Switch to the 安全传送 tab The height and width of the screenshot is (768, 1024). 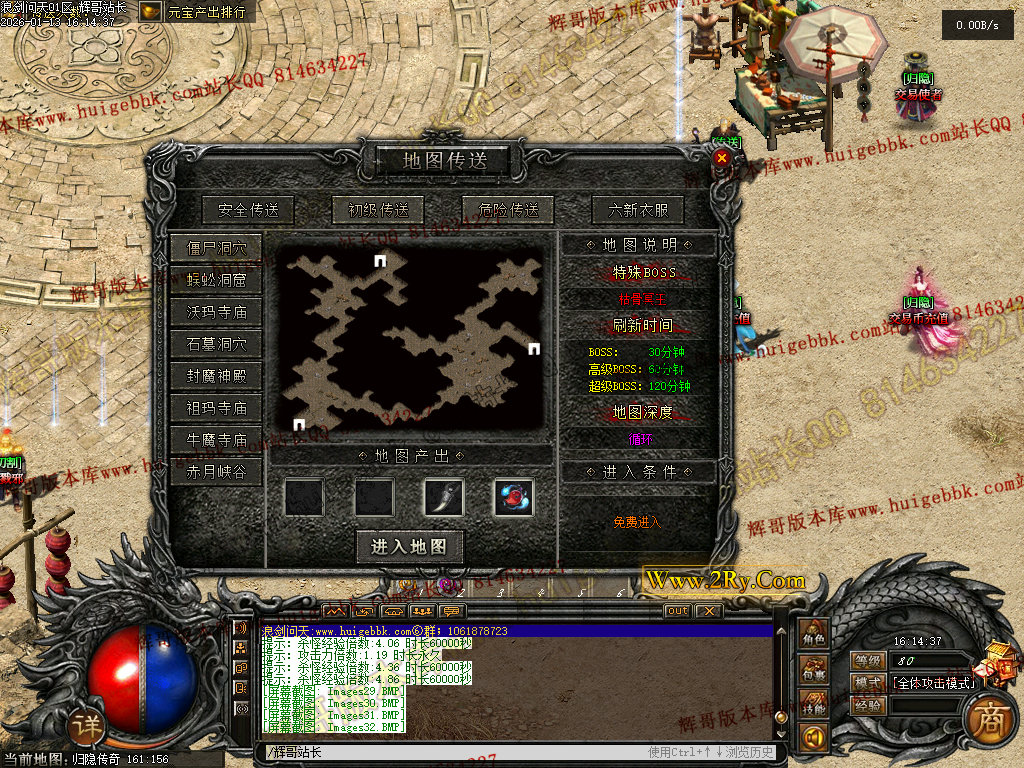point(248,210)
